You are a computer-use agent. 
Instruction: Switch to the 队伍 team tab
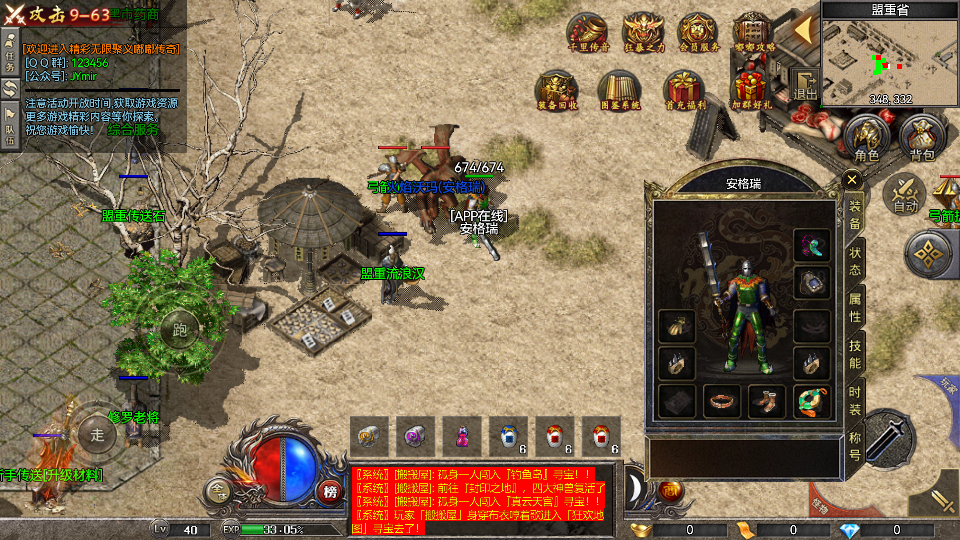10,127
